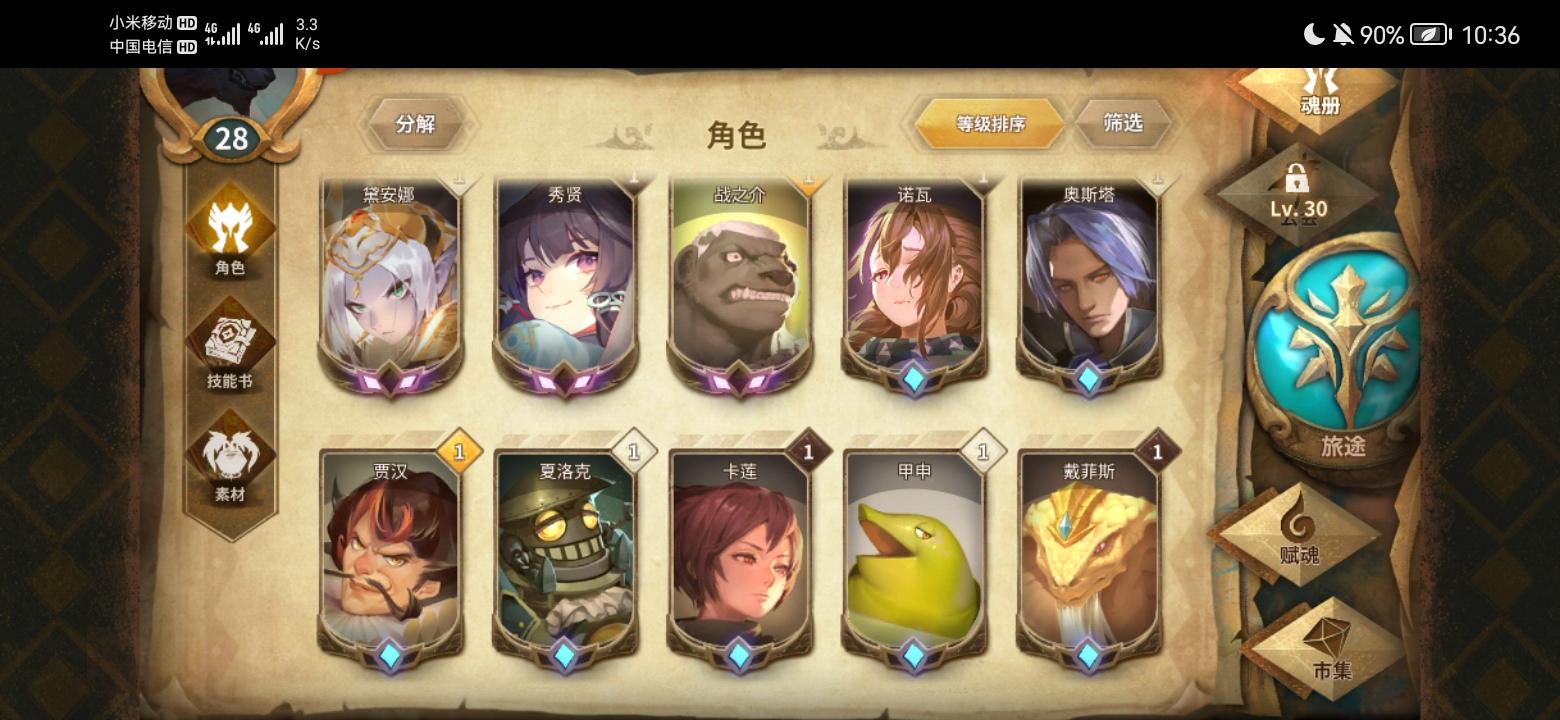Select the 赋魂 (Soul Infusion) icon
Screen dimensions: 1560x720
(x=1300, y=535)
